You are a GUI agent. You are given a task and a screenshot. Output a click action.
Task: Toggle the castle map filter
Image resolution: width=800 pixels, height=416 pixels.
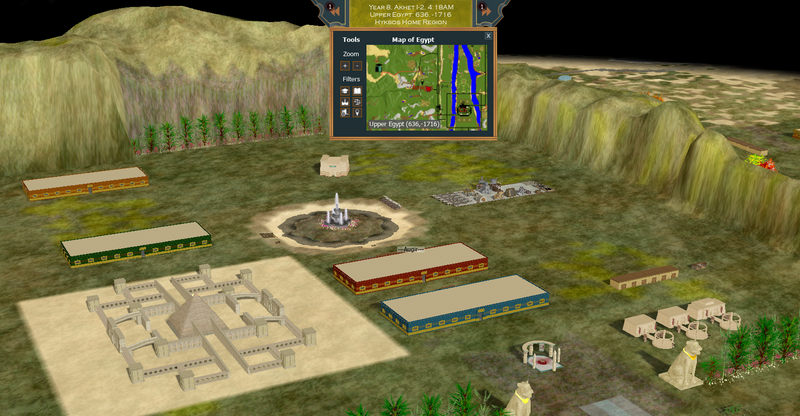coord(345,101)
